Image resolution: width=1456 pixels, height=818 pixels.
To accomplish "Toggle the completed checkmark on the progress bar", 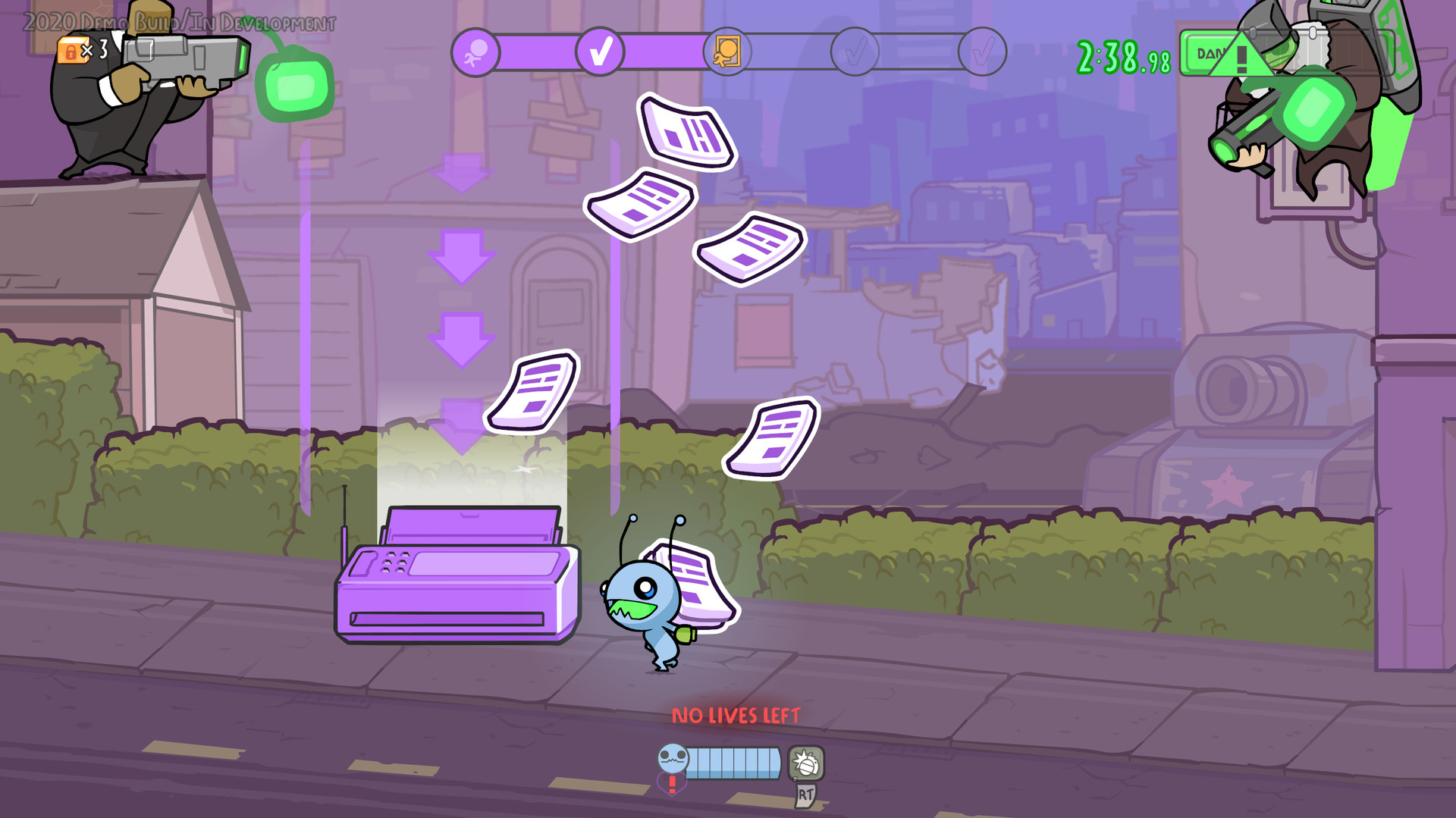I will (x=601, y=52).
